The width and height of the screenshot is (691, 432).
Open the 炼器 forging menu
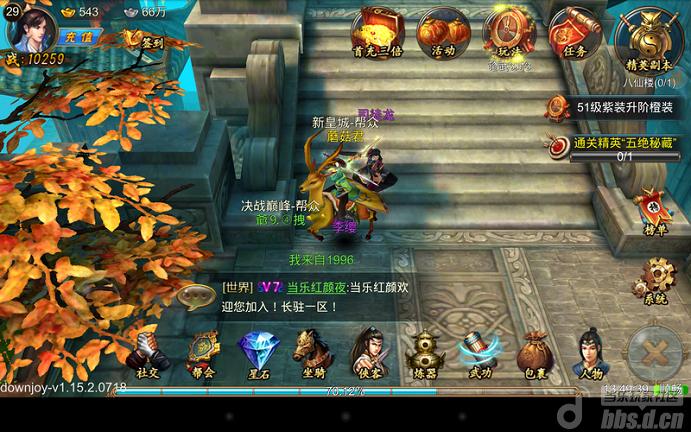coord(424,354)
